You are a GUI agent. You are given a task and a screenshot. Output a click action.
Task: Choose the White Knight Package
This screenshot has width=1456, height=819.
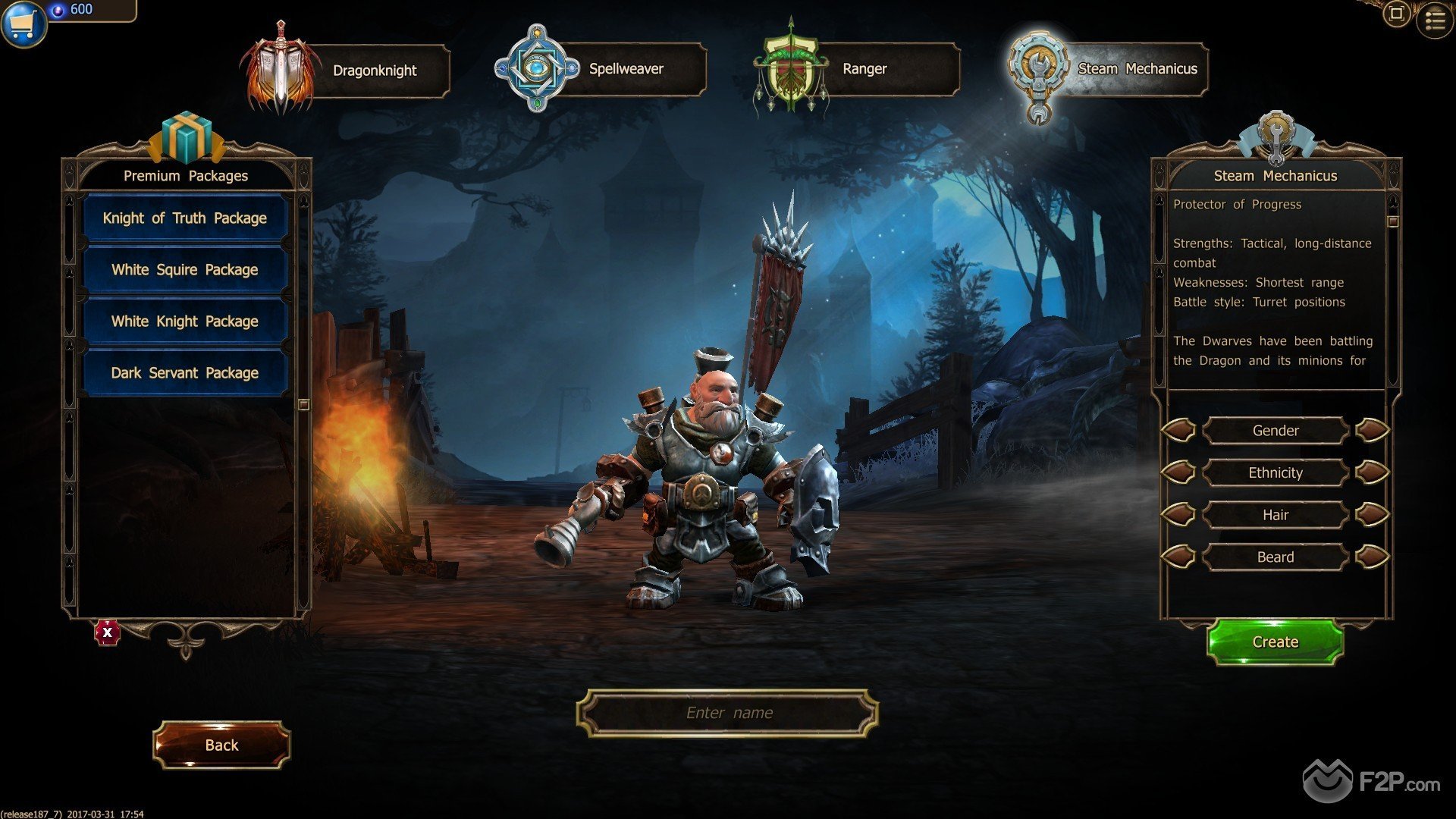185,322
